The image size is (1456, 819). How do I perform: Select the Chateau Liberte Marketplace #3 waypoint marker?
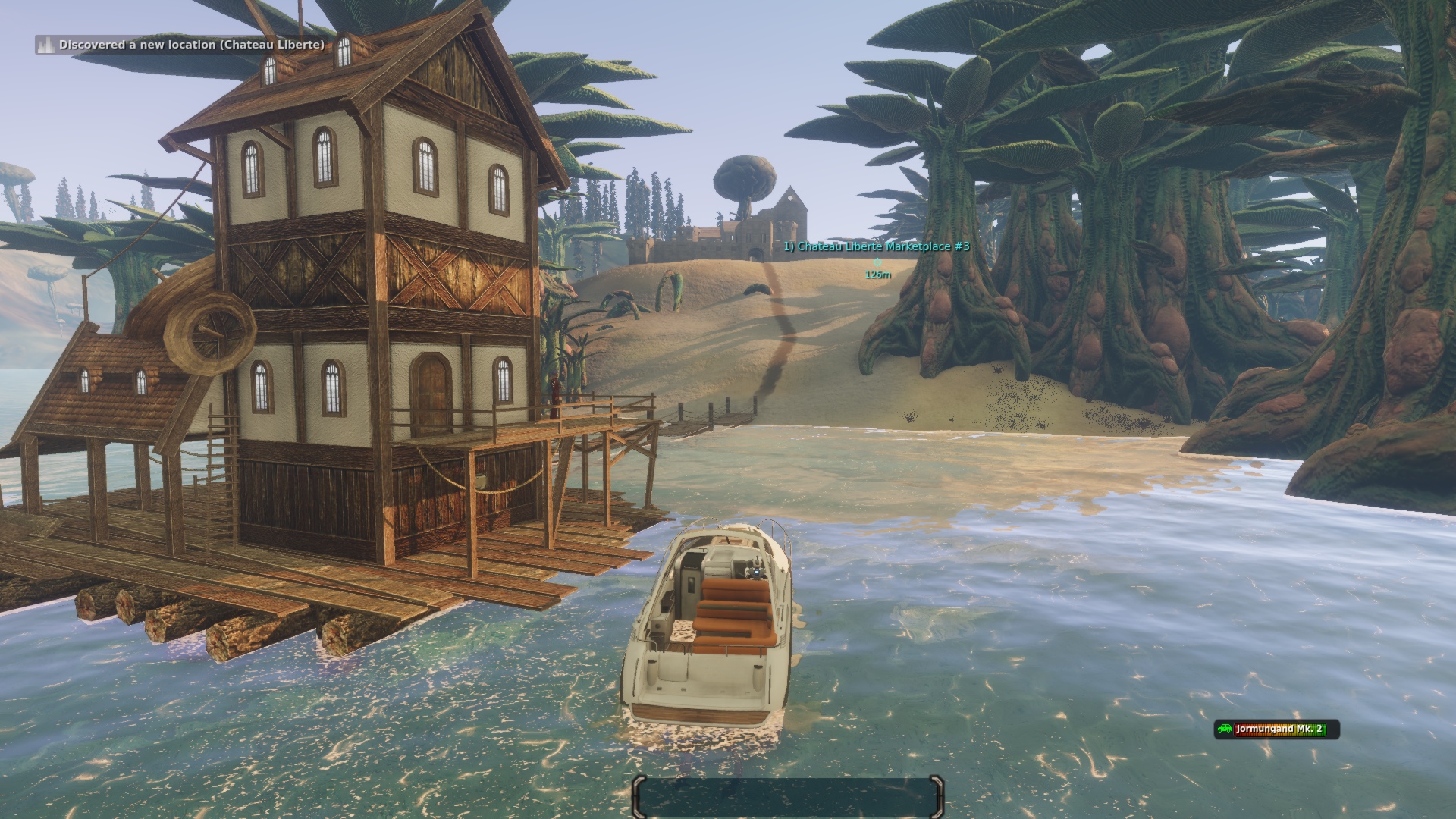point(877,261)
